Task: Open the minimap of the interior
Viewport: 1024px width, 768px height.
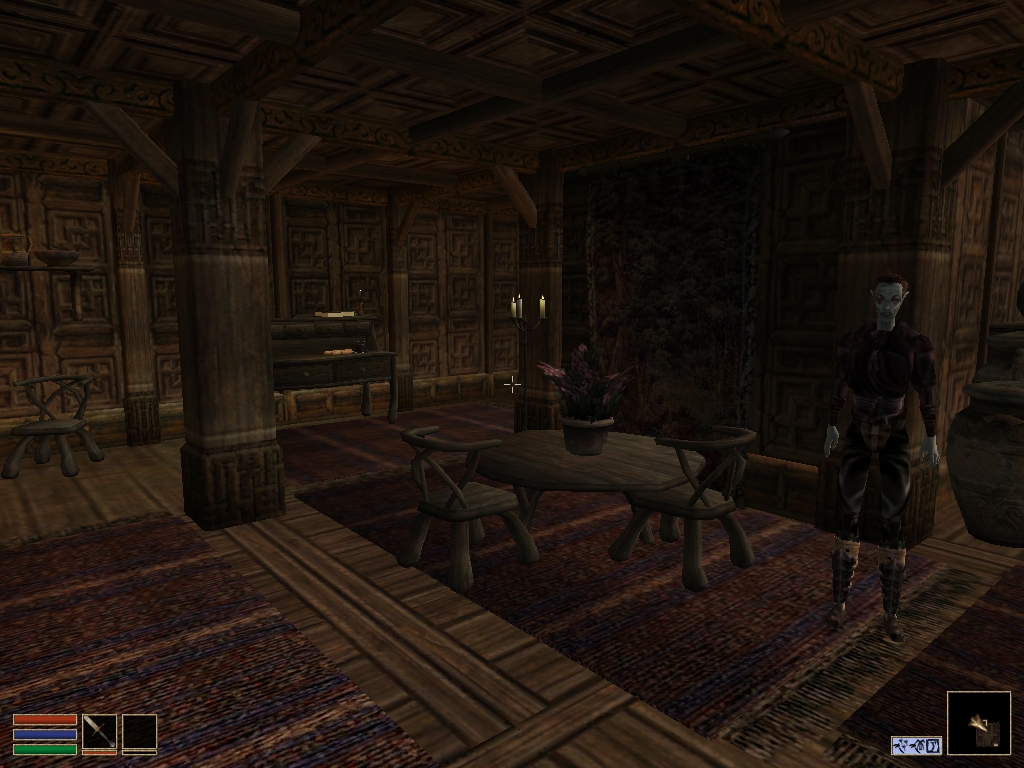Action: 978,723
